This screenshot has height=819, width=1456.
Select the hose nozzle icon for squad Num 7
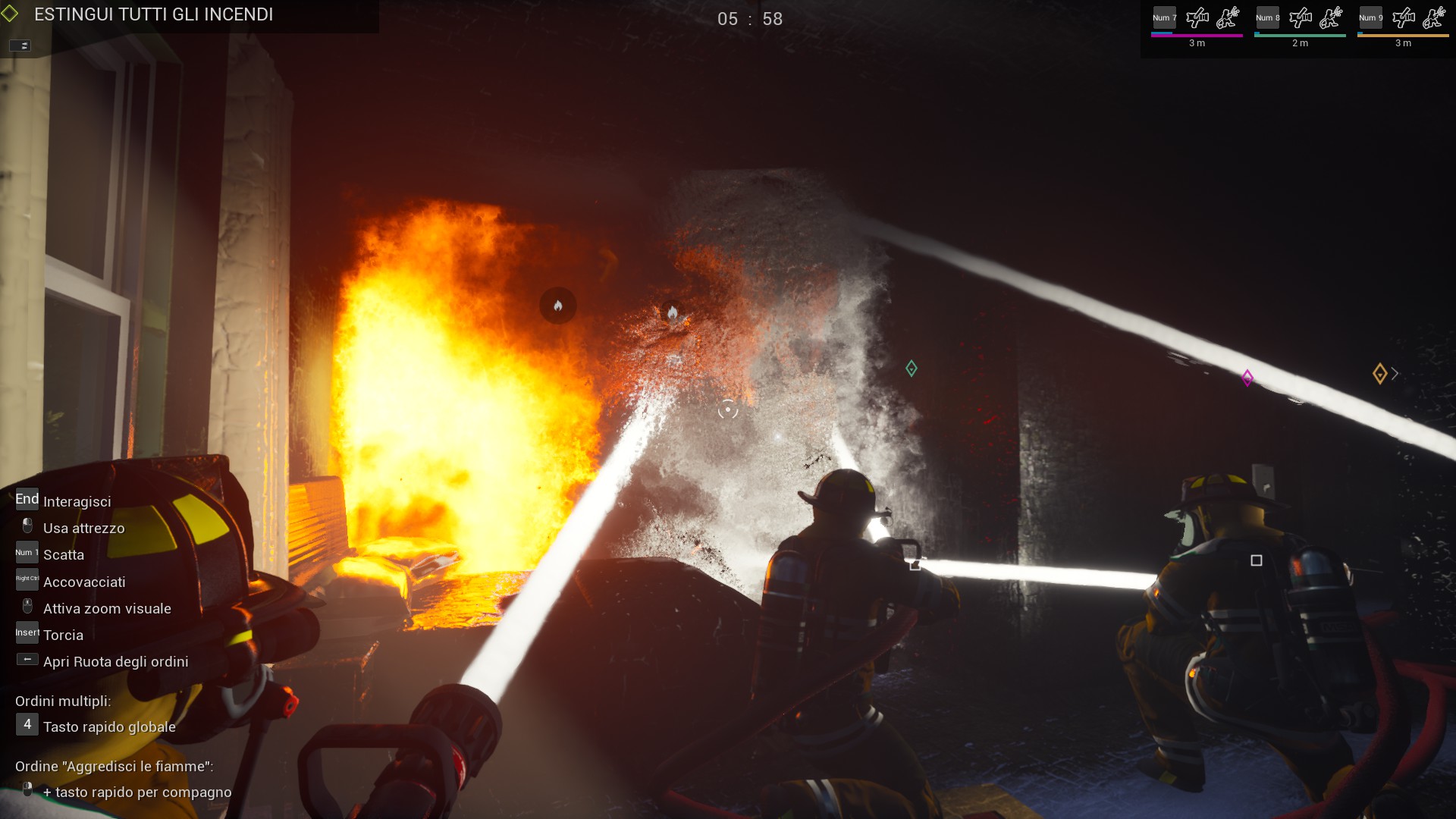pyautogui.click(x=1197, y=17)
